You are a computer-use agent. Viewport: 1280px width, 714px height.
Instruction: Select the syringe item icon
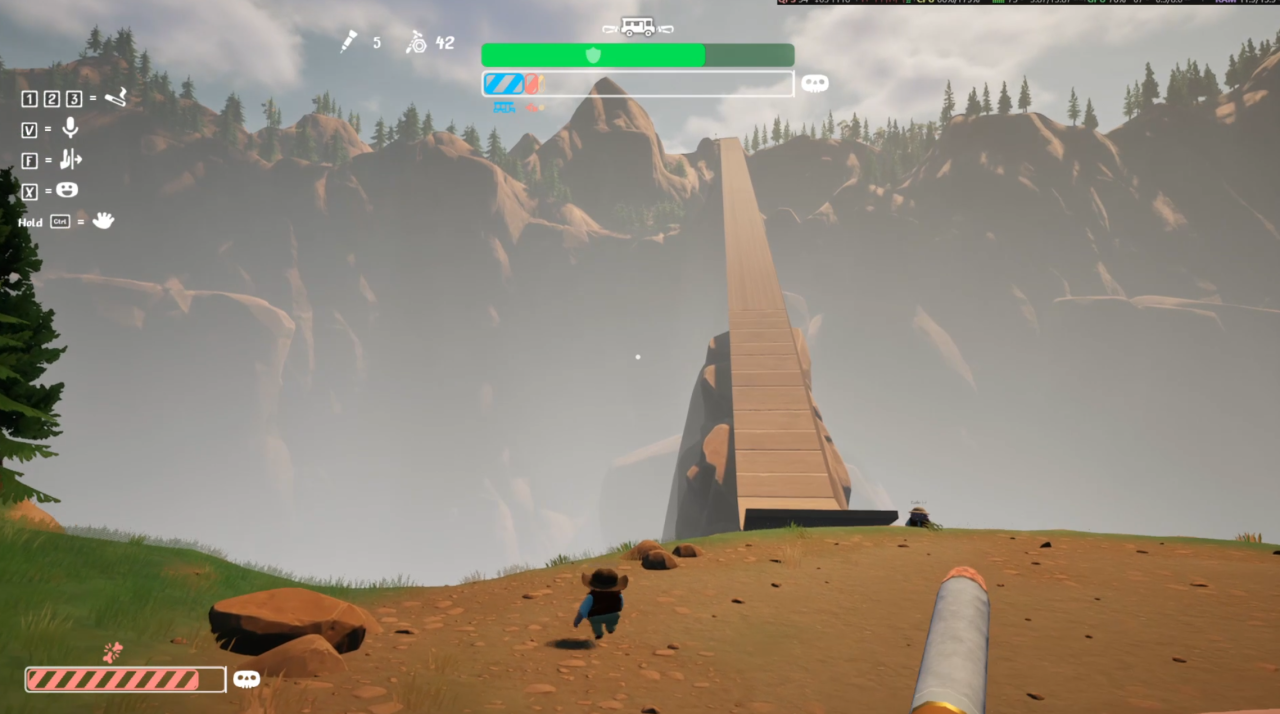tap(348, 42)
